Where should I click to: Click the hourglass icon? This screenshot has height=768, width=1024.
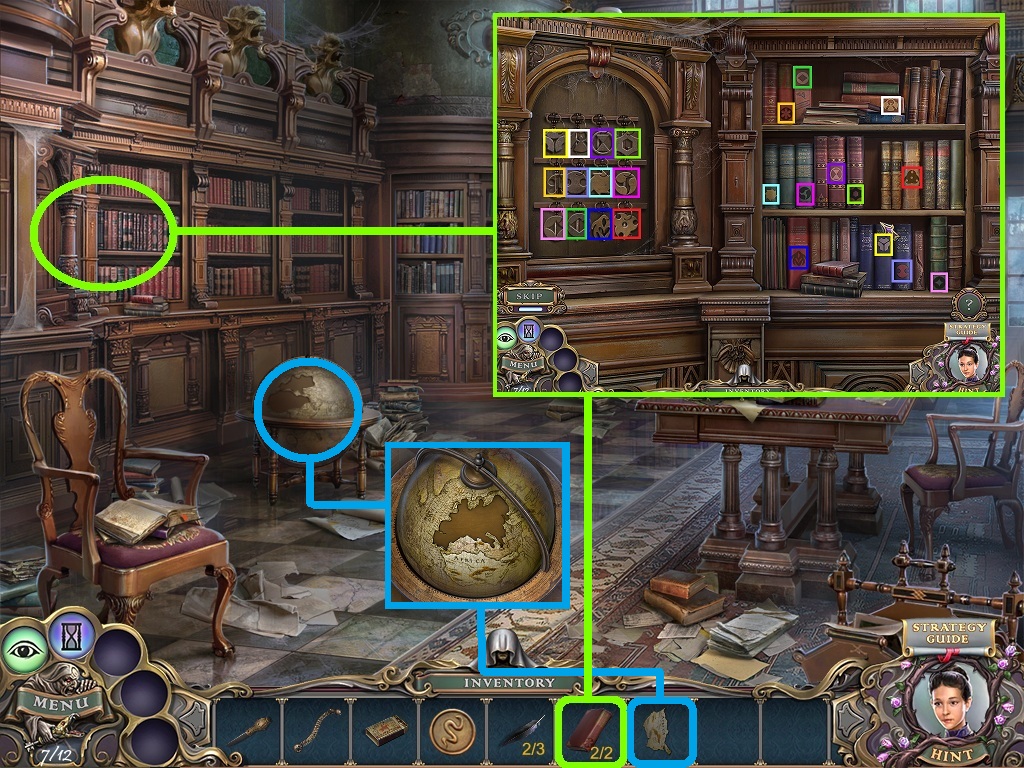71,635
